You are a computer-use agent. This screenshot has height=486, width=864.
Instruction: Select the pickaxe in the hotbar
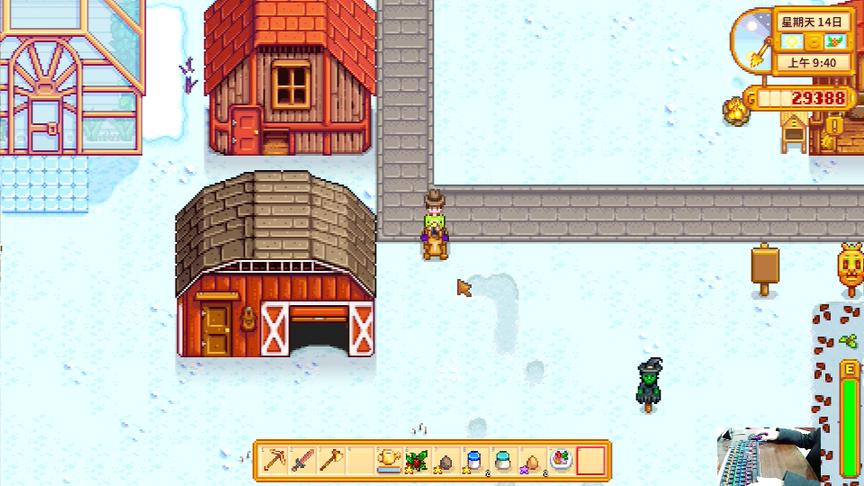(x=275, y=460)
